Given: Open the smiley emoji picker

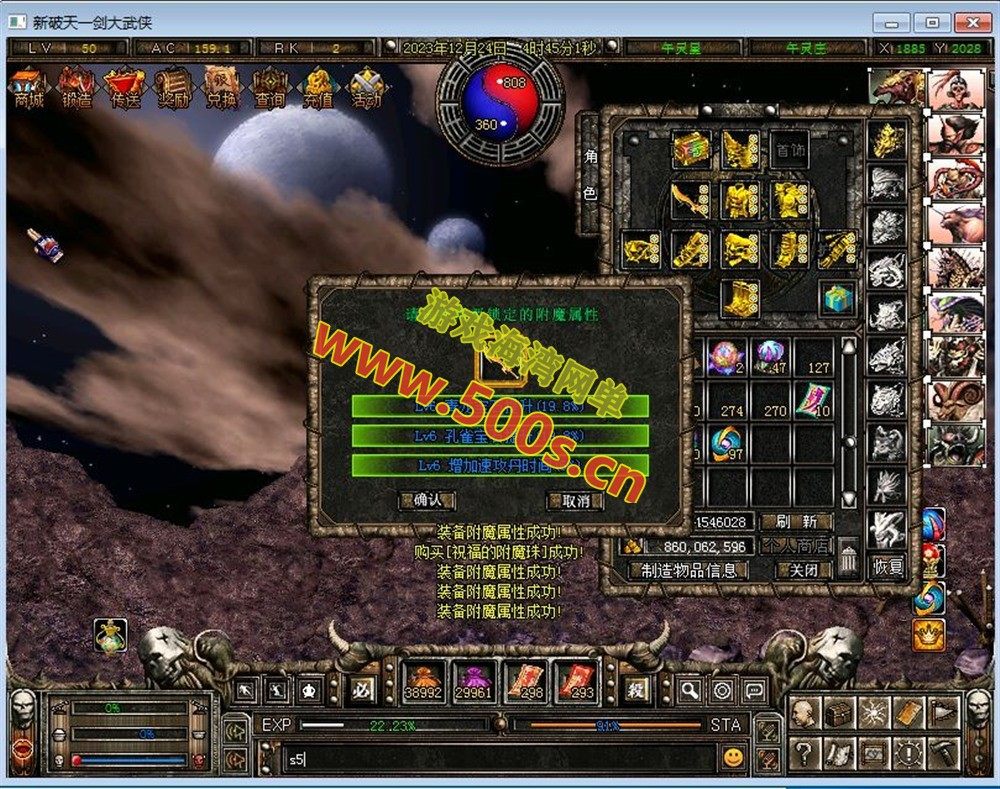Looking at the screenshot, I should [x=734, y=757].
